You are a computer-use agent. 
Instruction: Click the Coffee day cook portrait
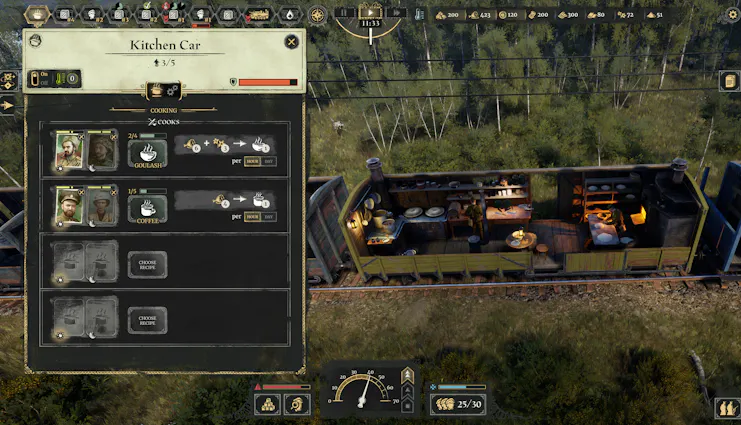[x=69, y=205]
